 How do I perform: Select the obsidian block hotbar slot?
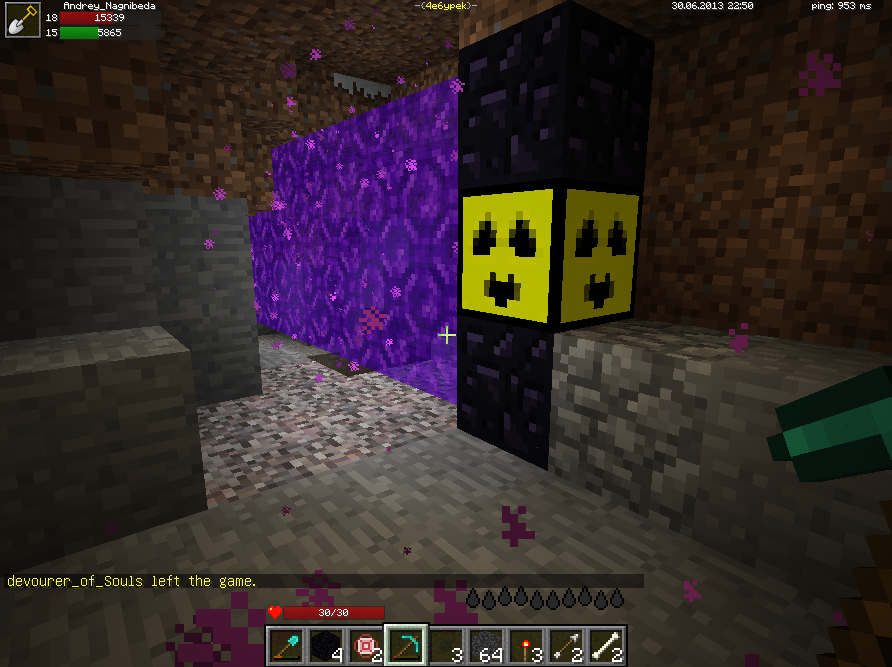(x=327, y=646)
